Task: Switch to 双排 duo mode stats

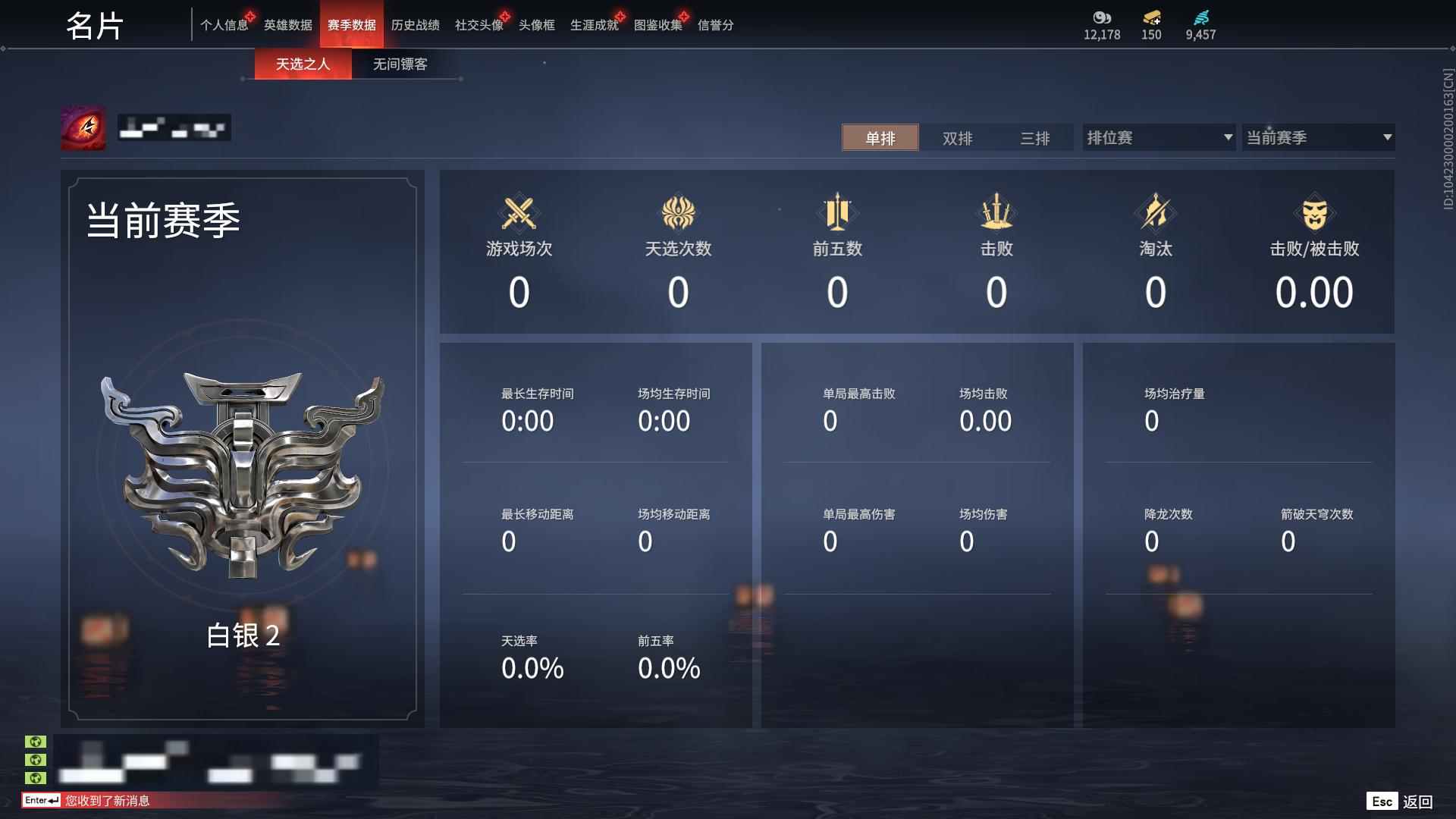Action: point(958,138)
